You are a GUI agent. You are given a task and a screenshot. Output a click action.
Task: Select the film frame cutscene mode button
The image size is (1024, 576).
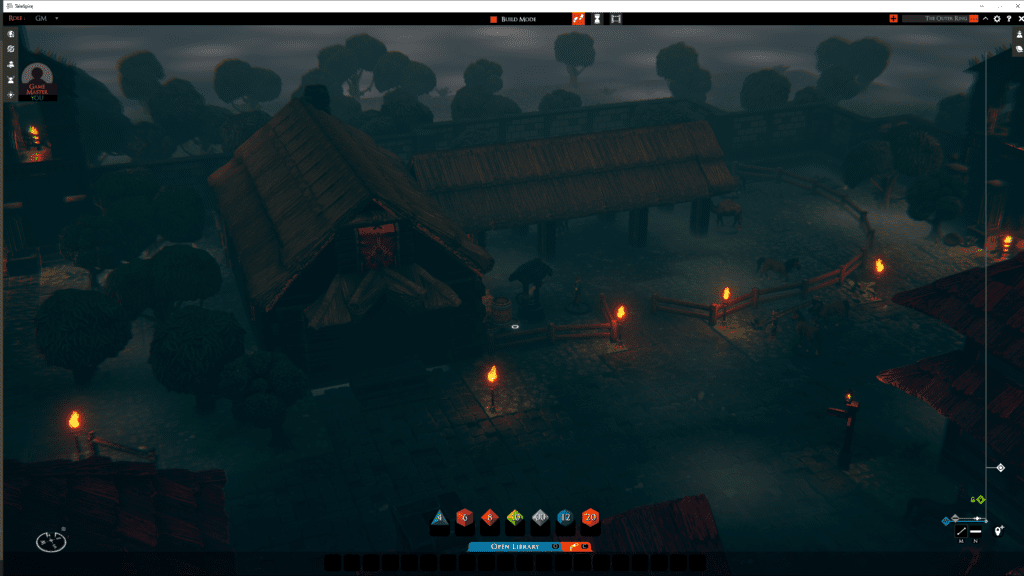click(616, 19)
